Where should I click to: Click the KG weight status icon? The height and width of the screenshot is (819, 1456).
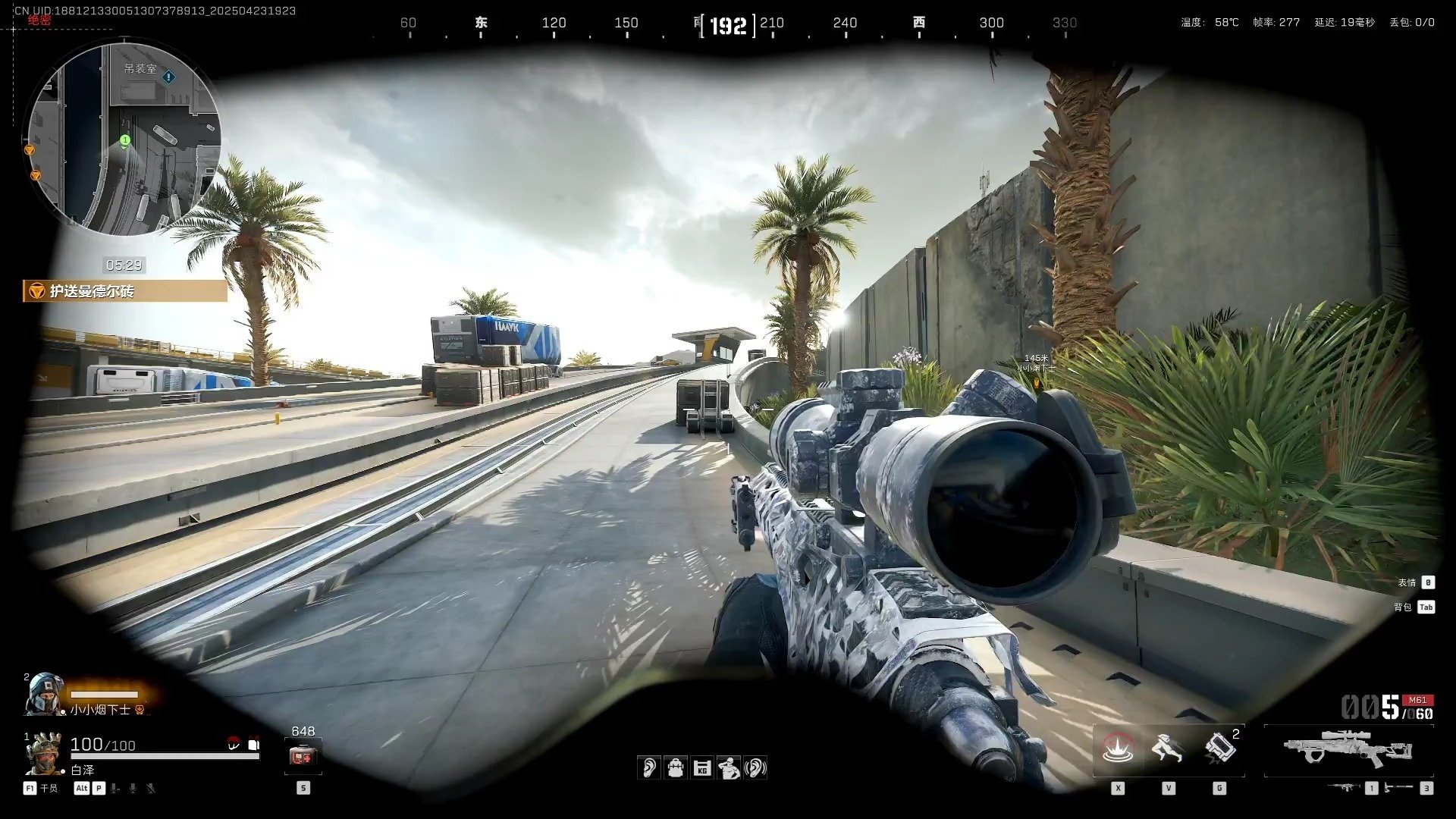tap(702, 768)
